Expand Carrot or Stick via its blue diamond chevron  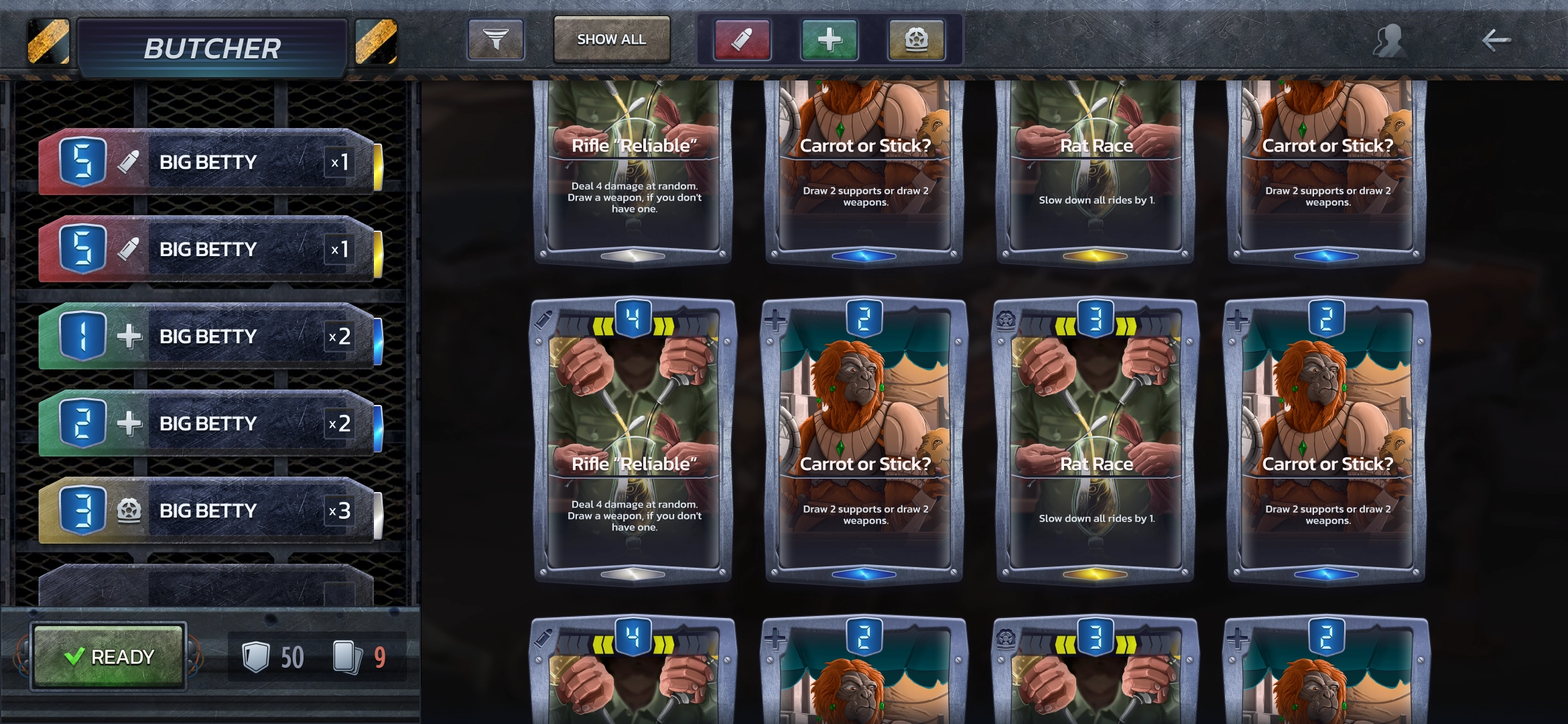[864, 573]
